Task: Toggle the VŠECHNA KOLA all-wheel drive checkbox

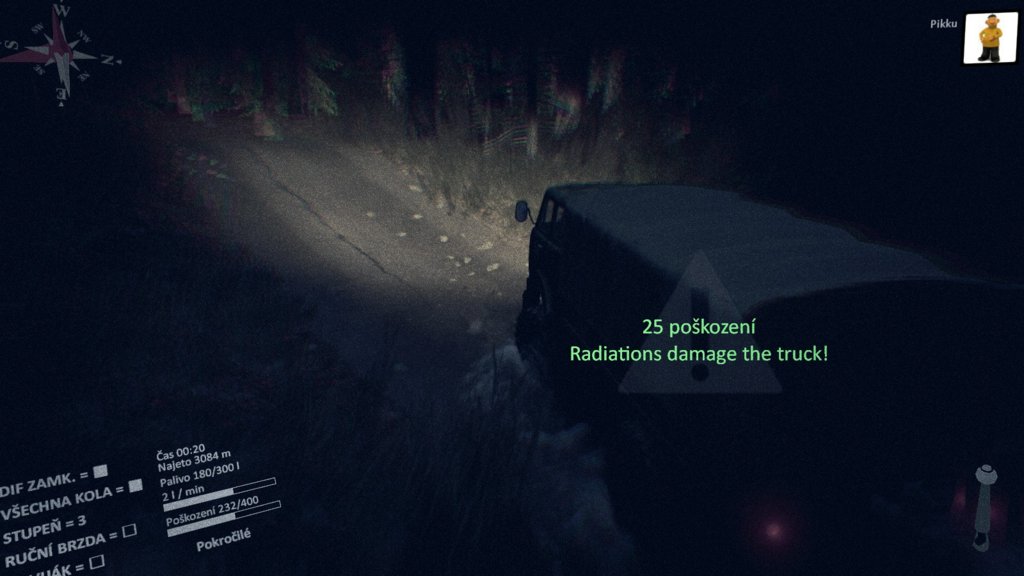Action: click(135, 487)
